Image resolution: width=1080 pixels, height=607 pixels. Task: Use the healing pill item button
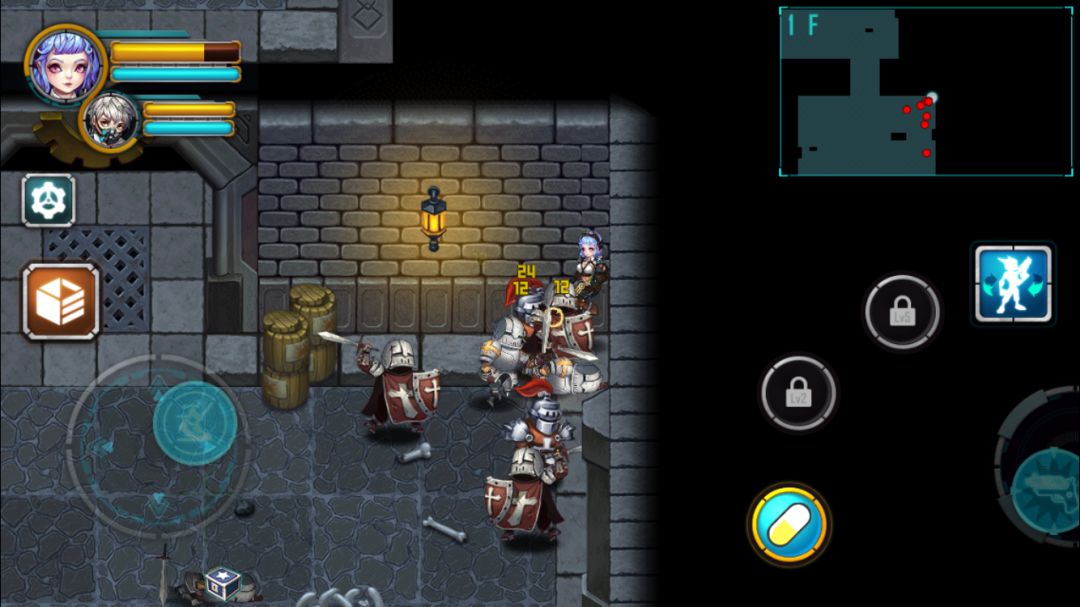click(789, 525)
